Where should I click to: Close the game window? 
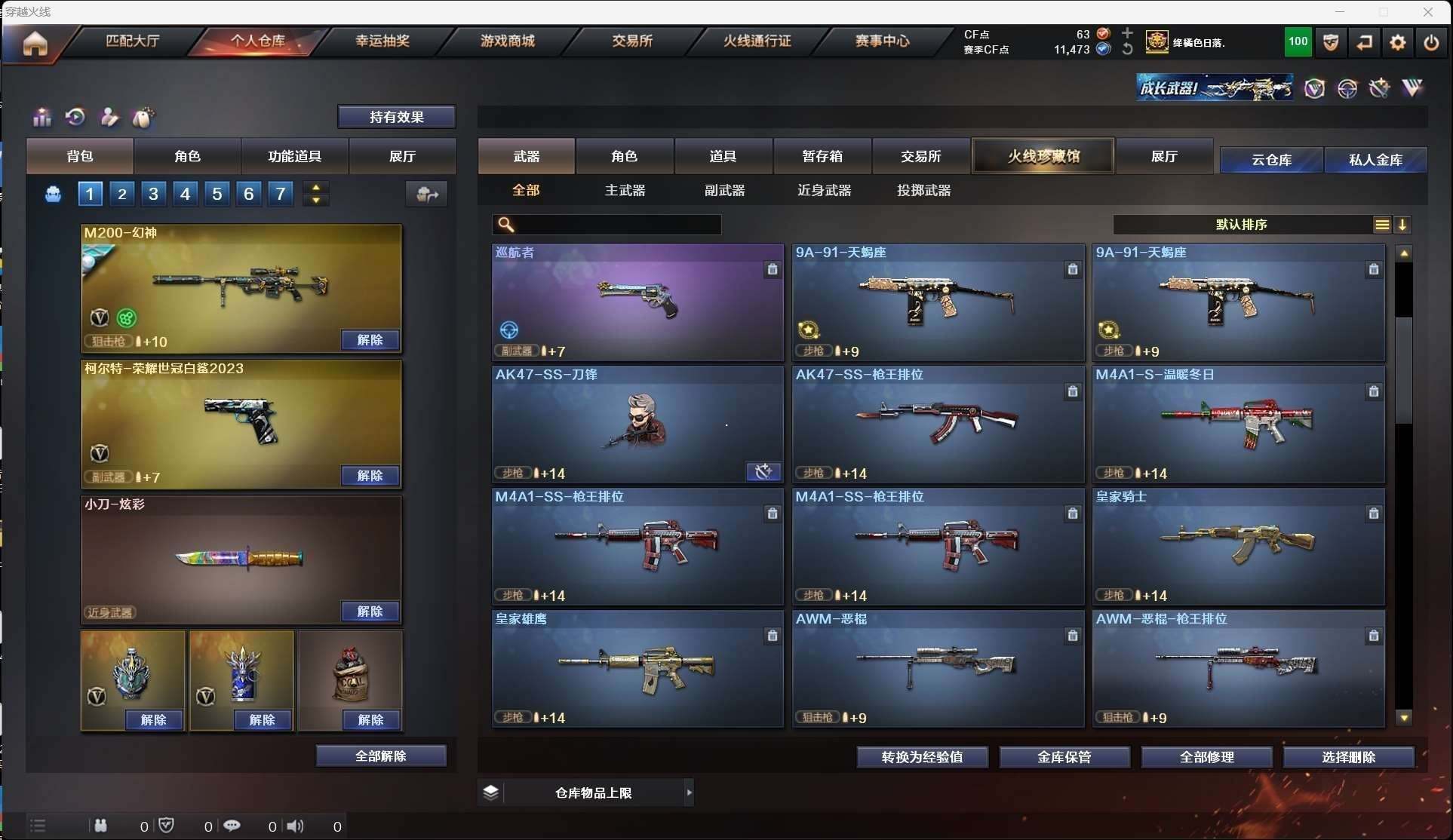[1427, 12]
